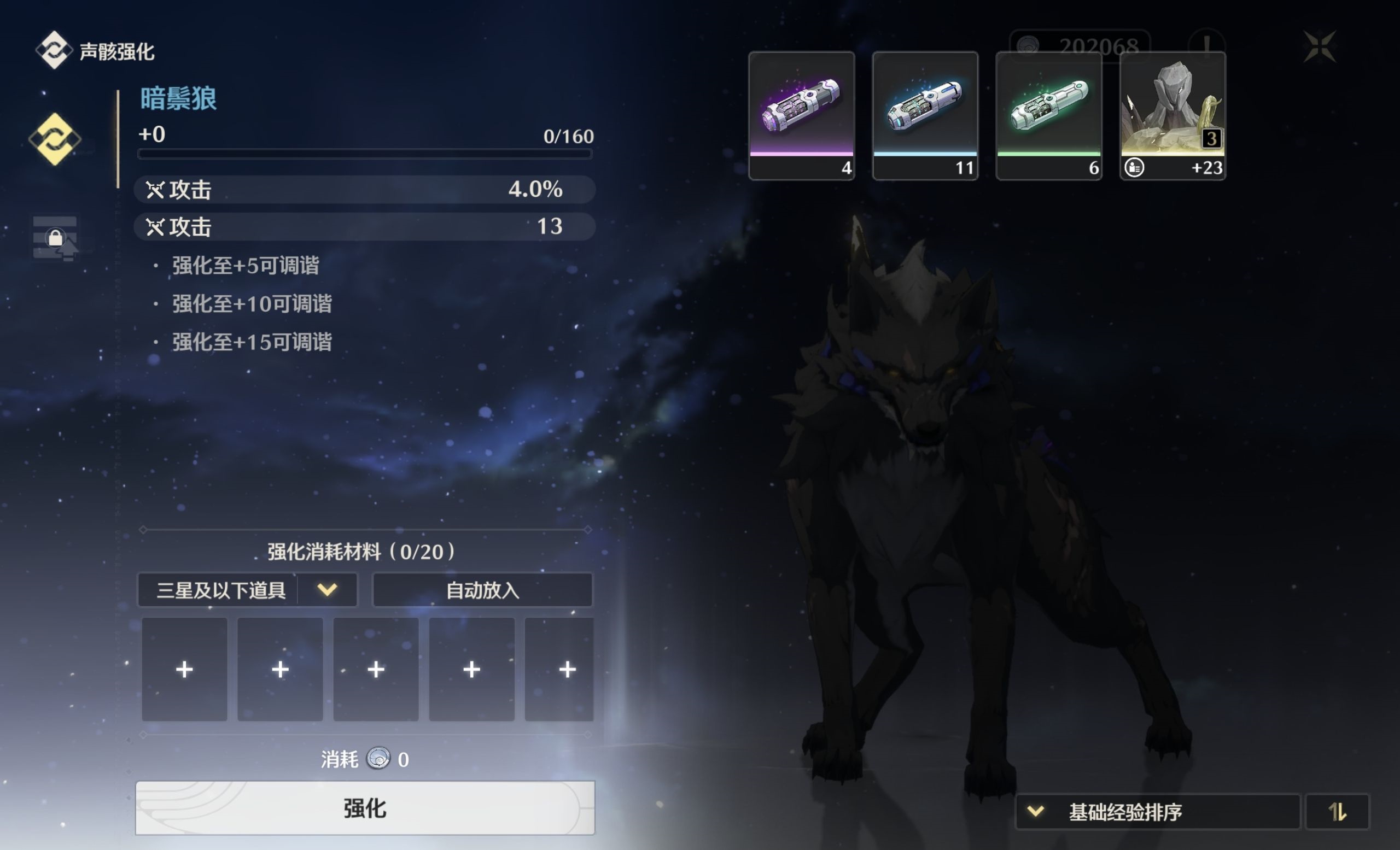Pick the grey rock echo with +23
Viewport: 1400px width, 850px height.
point(1172,116)
